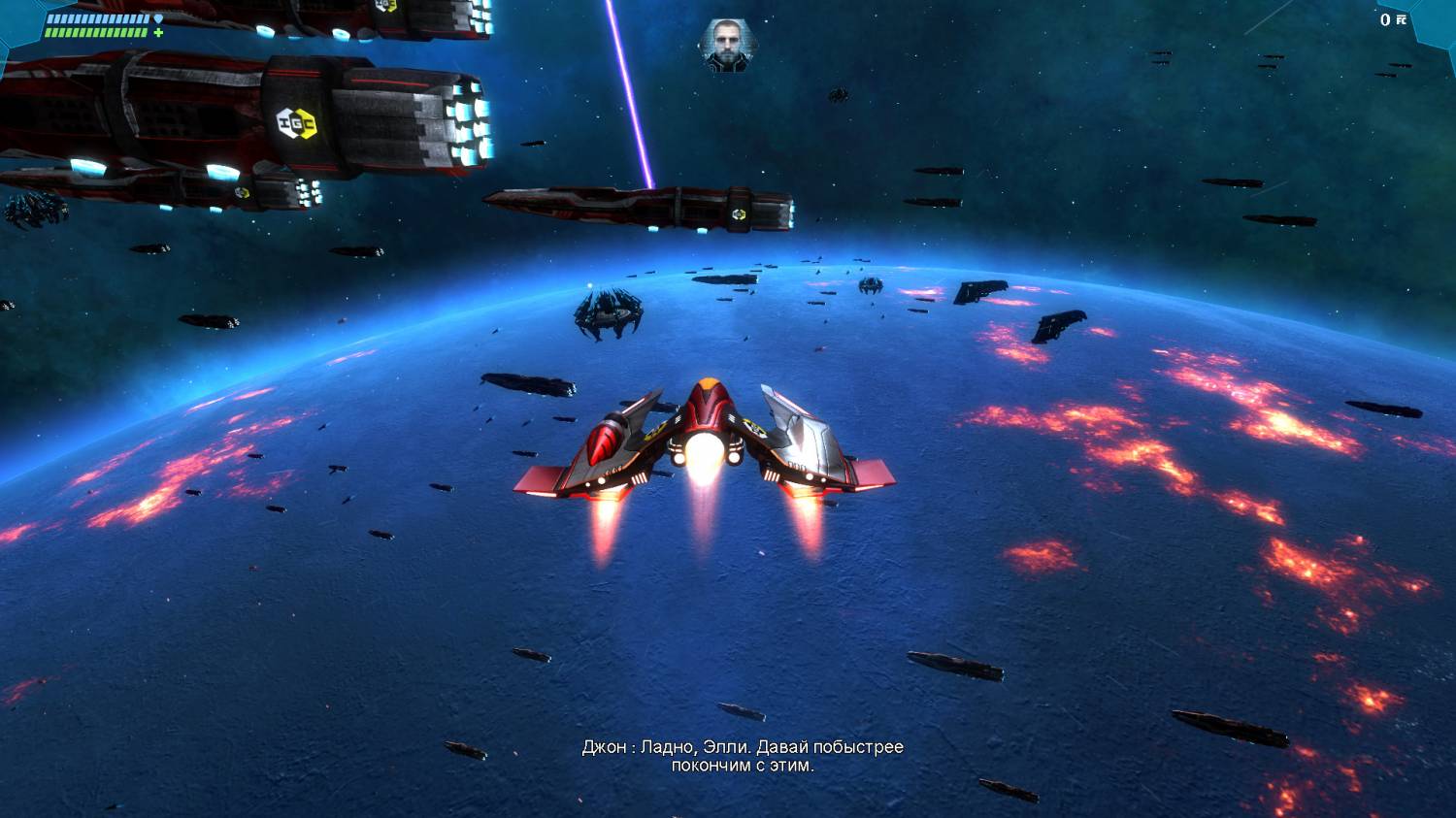The height and width of the screenshot is (818, 1456).
Task: Expand John's communication portrait window
Action: coord(726,49)
